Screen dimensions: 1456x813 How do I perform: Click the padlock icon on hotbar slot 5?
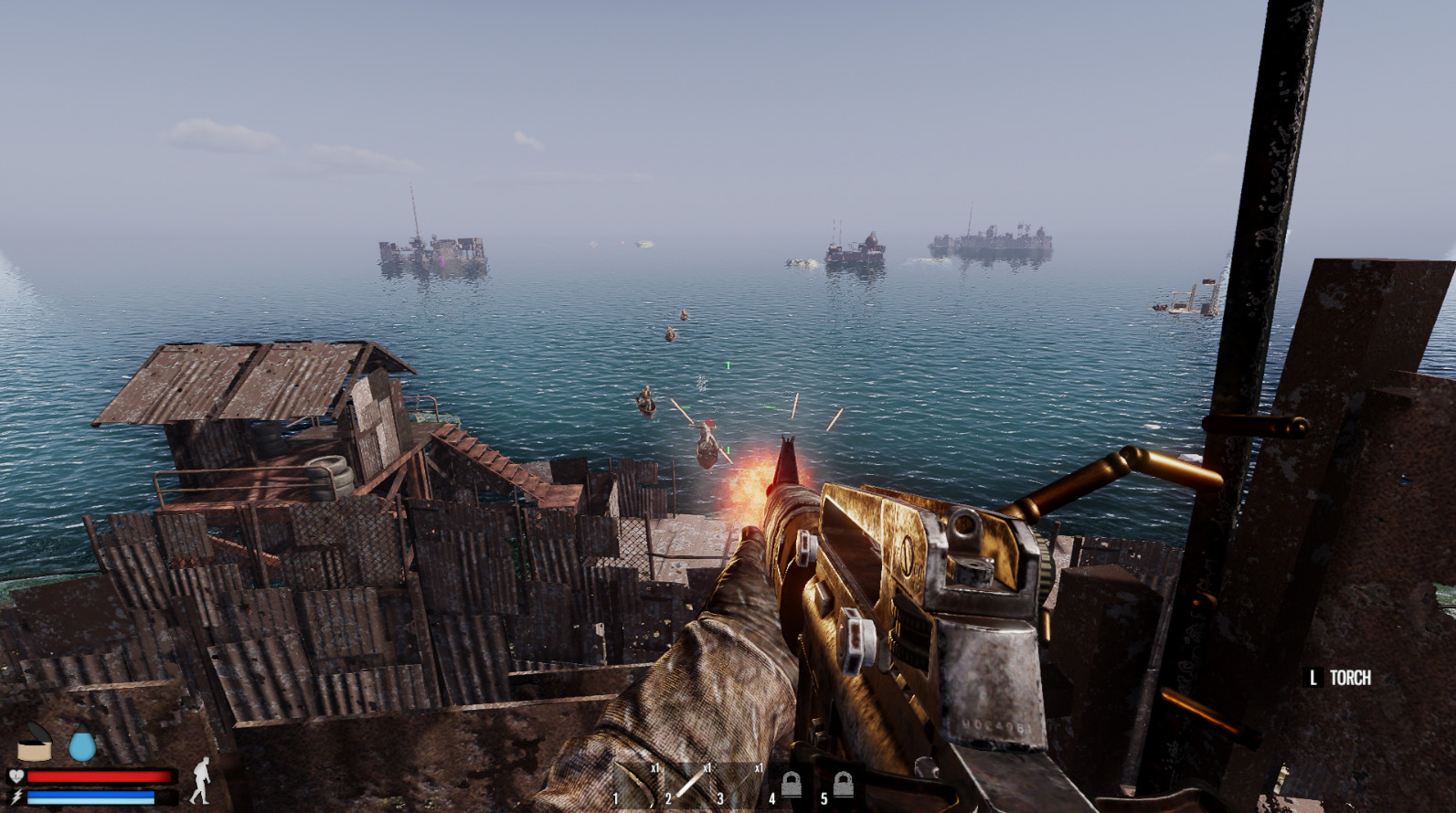pos(844,784)
